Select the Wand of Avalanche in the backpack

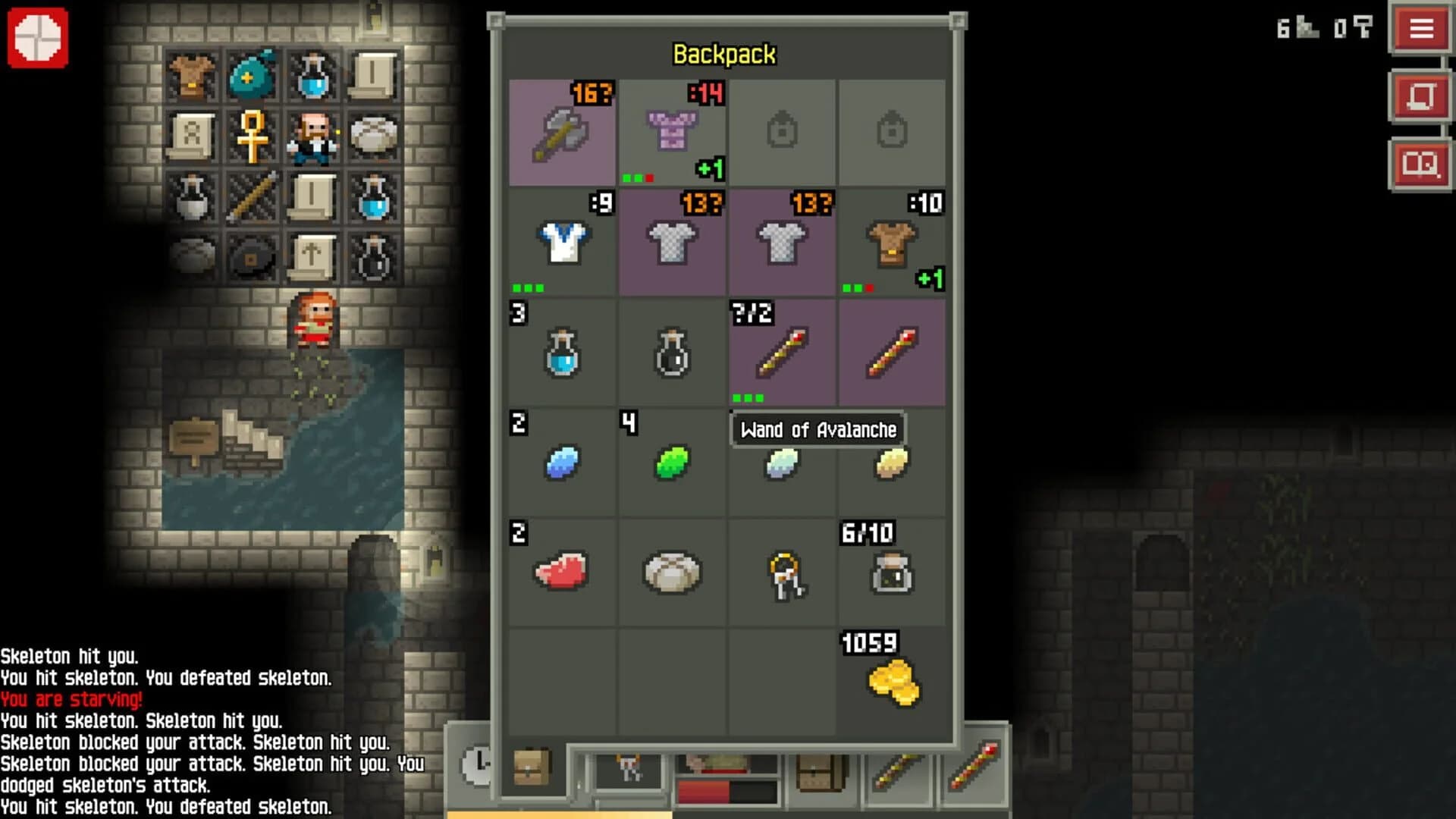point(782,353)
